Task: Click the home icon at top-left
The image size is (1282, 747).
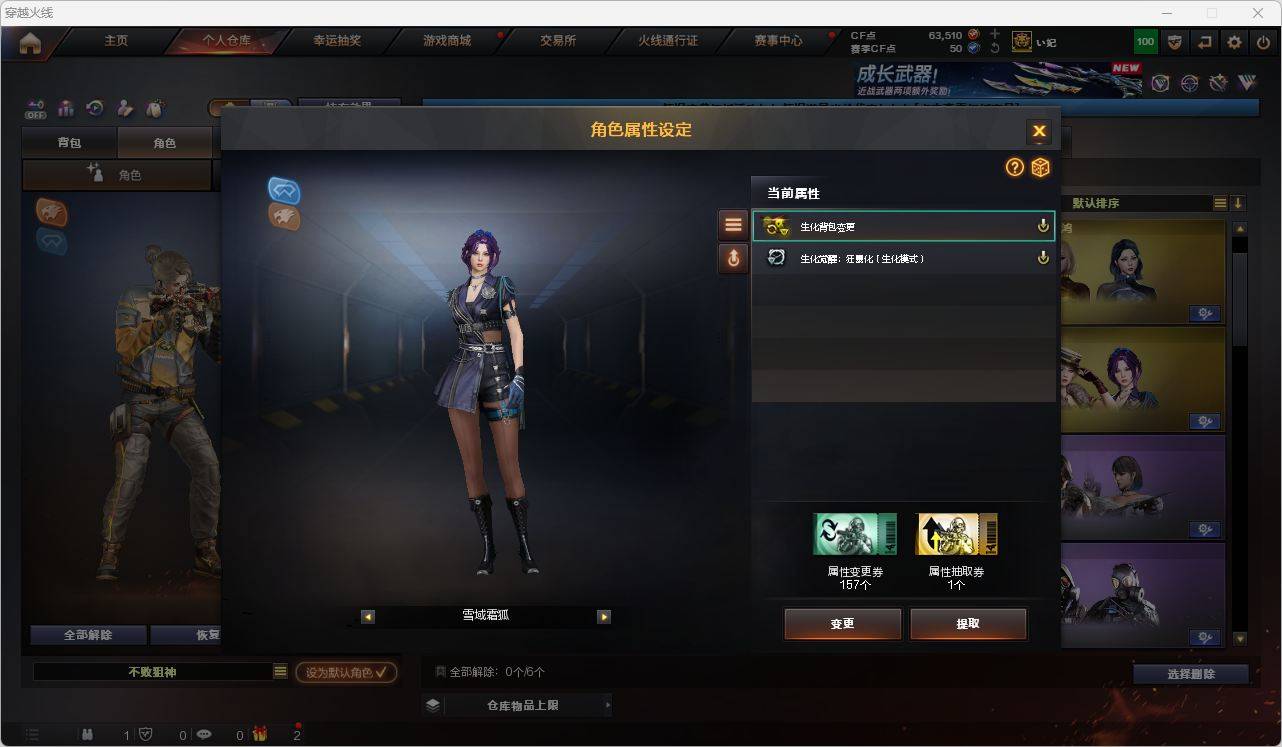Action: pyautogui.click(x=31, y=42)
